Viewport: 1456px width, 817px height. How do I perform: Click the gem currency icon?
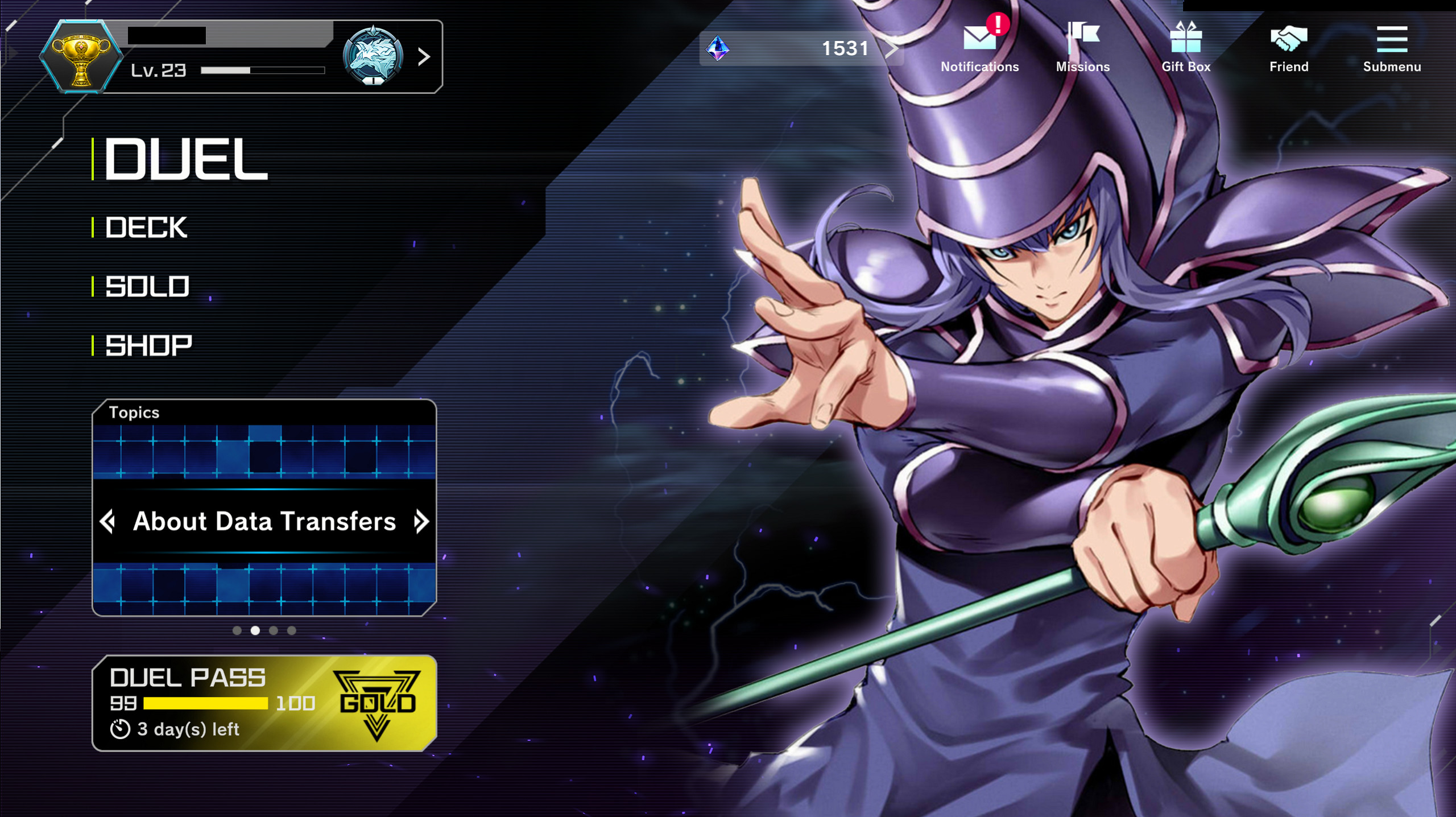718,48
